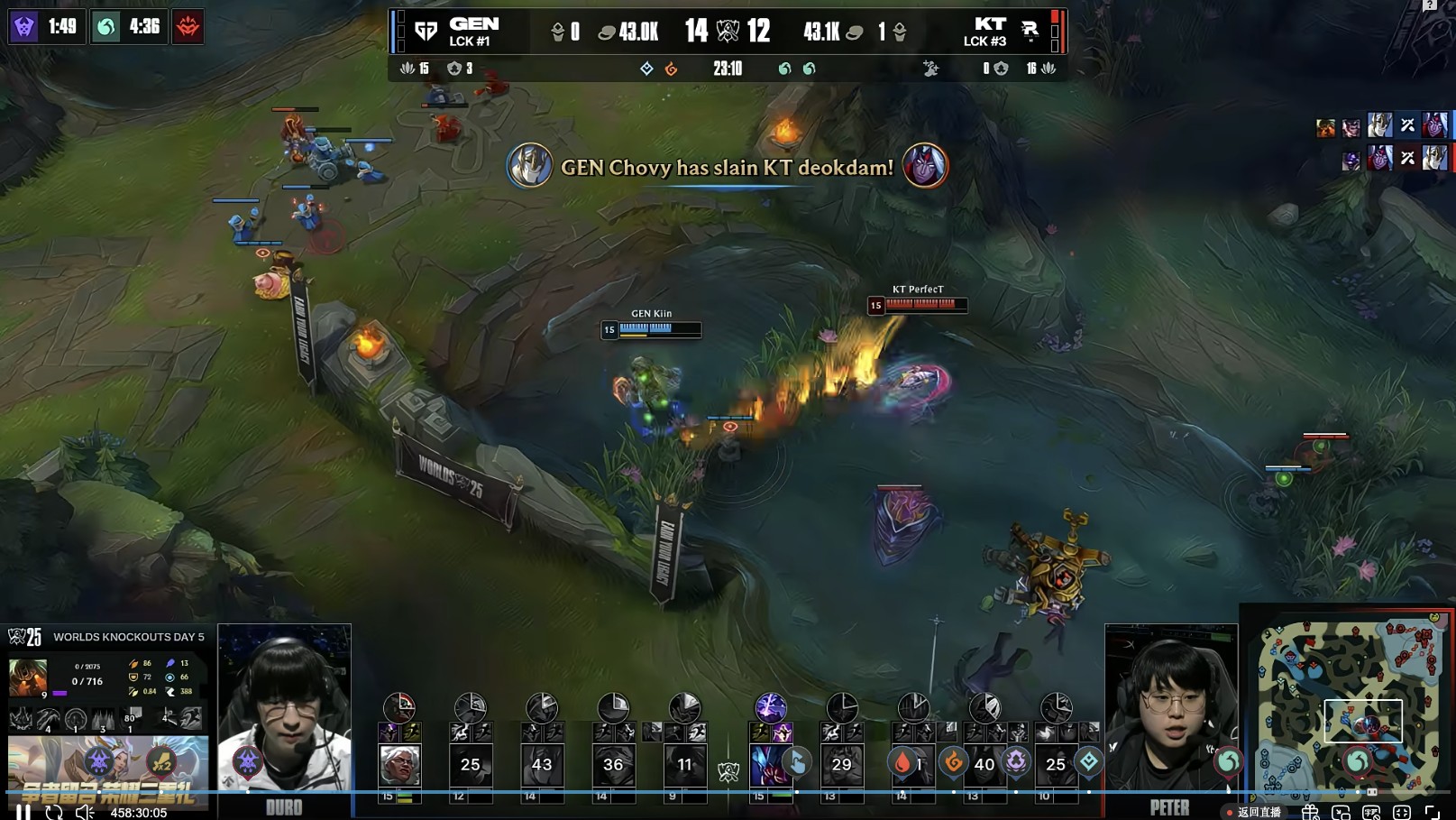Click the dead champion slot showing 36

[613, 765]
